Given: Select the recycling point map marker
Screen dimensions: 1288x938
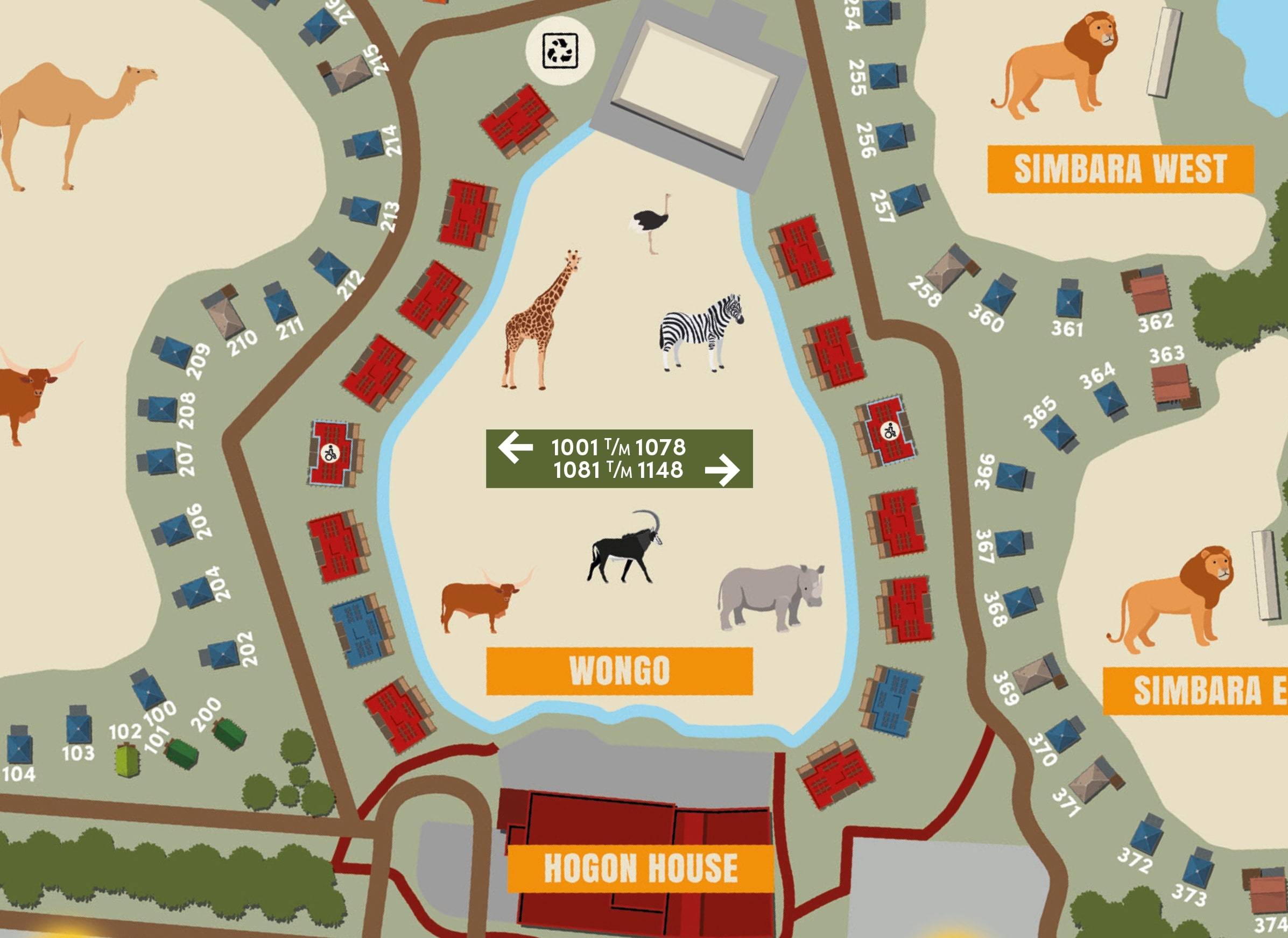Looking at the screenshot, I should click(560, 51).
